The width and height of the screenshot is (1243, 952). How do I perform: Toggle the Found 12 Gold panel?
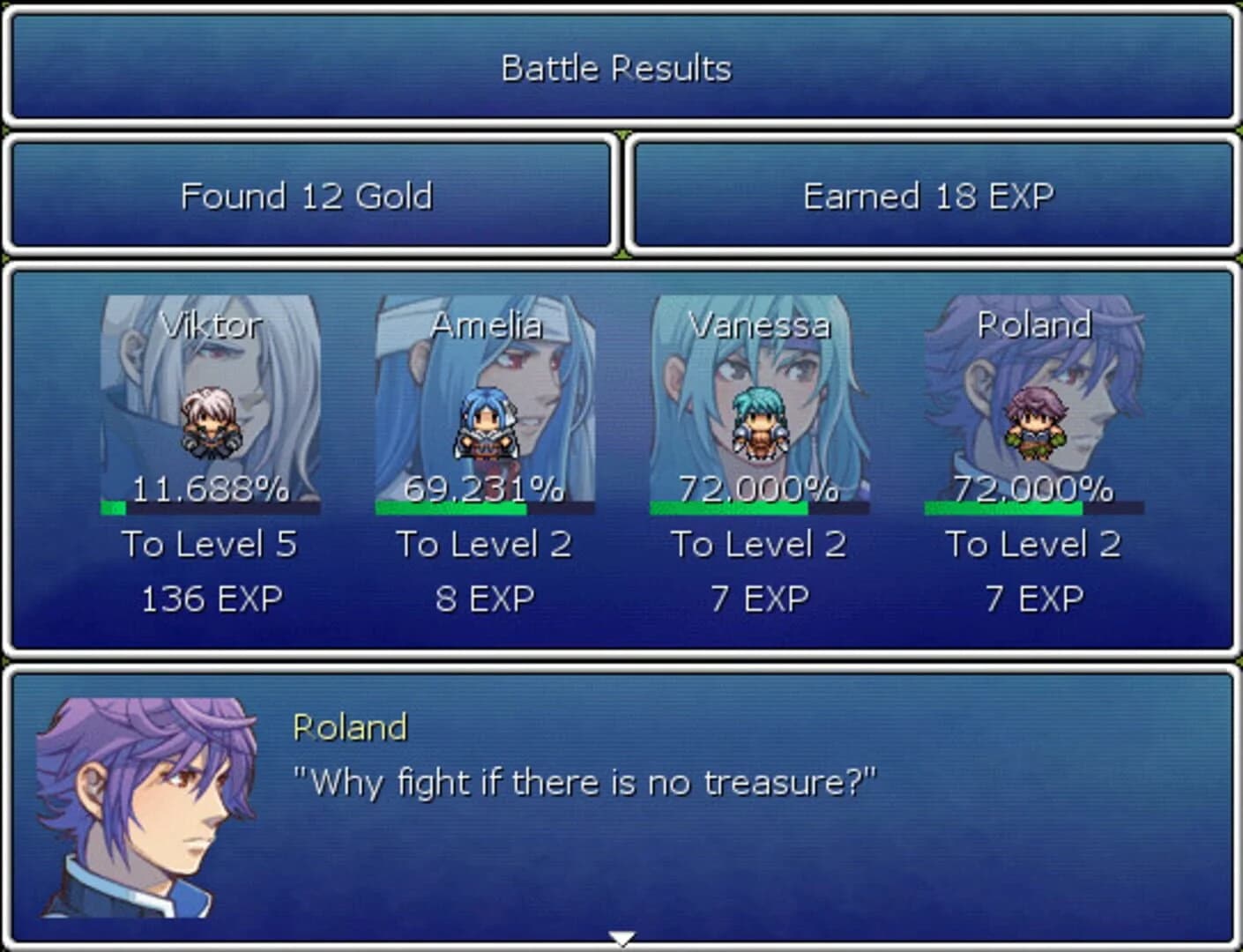click(307, 196)
